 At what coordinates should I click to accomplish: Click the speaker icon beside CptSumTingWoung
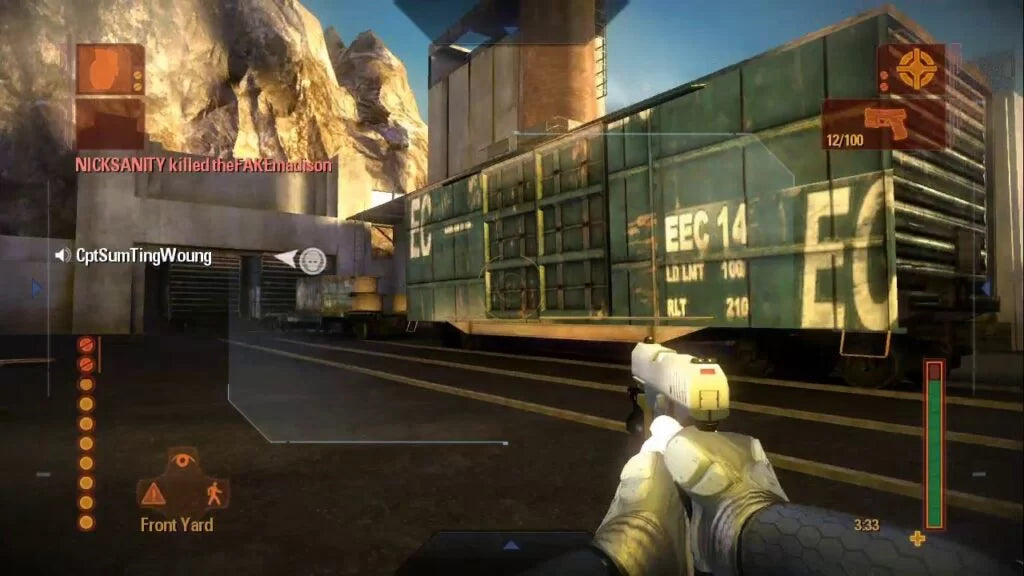point(63,256)
